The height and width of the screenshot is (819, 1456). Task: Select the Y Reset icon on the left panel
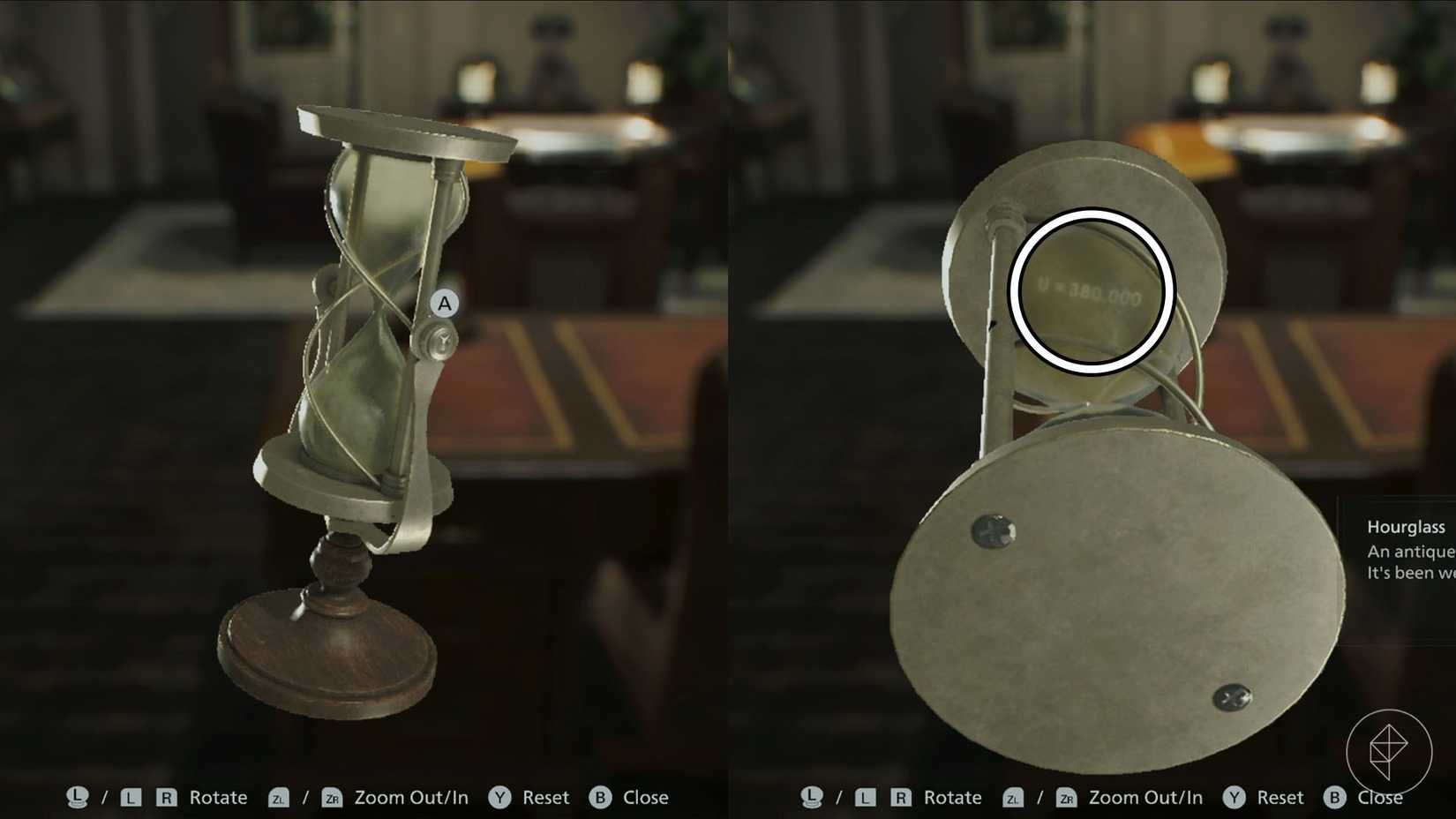pyautogui.click(x=500, y=797)
